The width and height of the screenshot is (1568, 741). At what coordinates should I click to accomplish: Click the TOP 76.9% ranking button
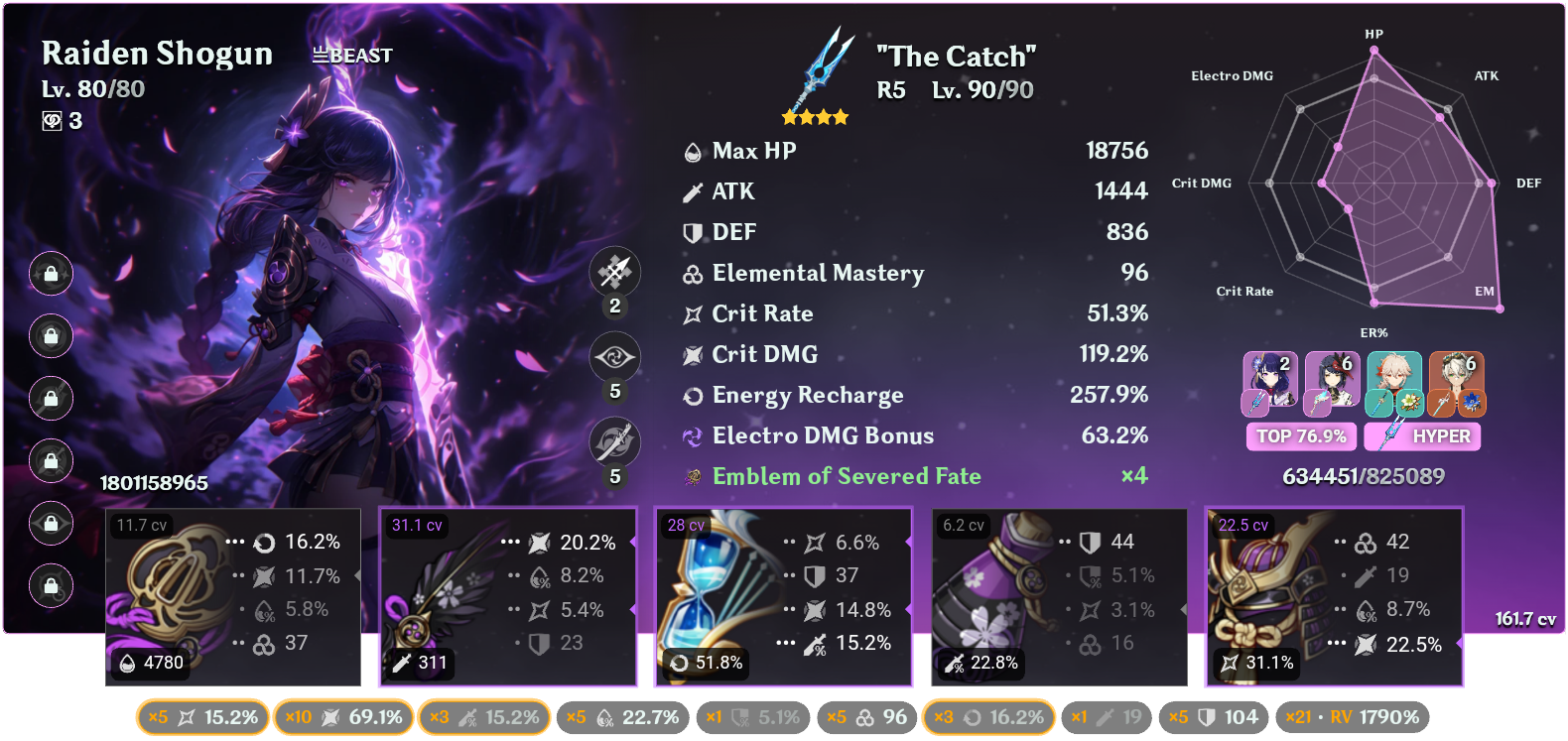pyautogui.click(x=1301, y=436)
